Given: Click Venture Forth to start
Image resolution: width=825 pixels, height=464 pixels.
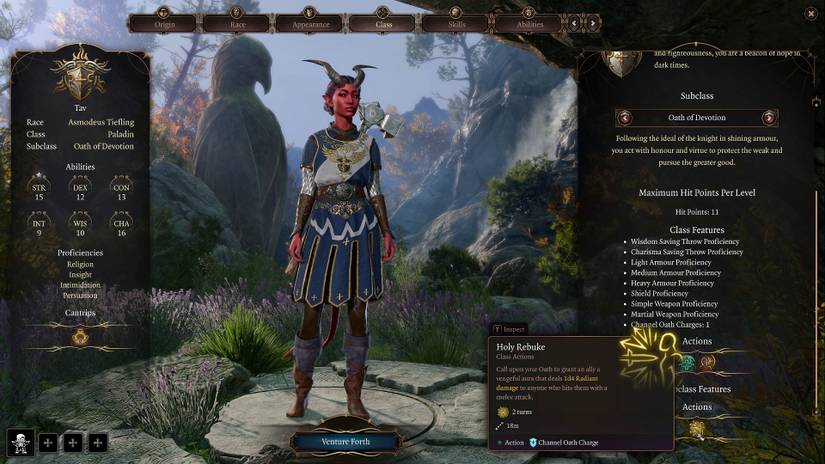Looking at the screenshot, I should coord(344,441).
